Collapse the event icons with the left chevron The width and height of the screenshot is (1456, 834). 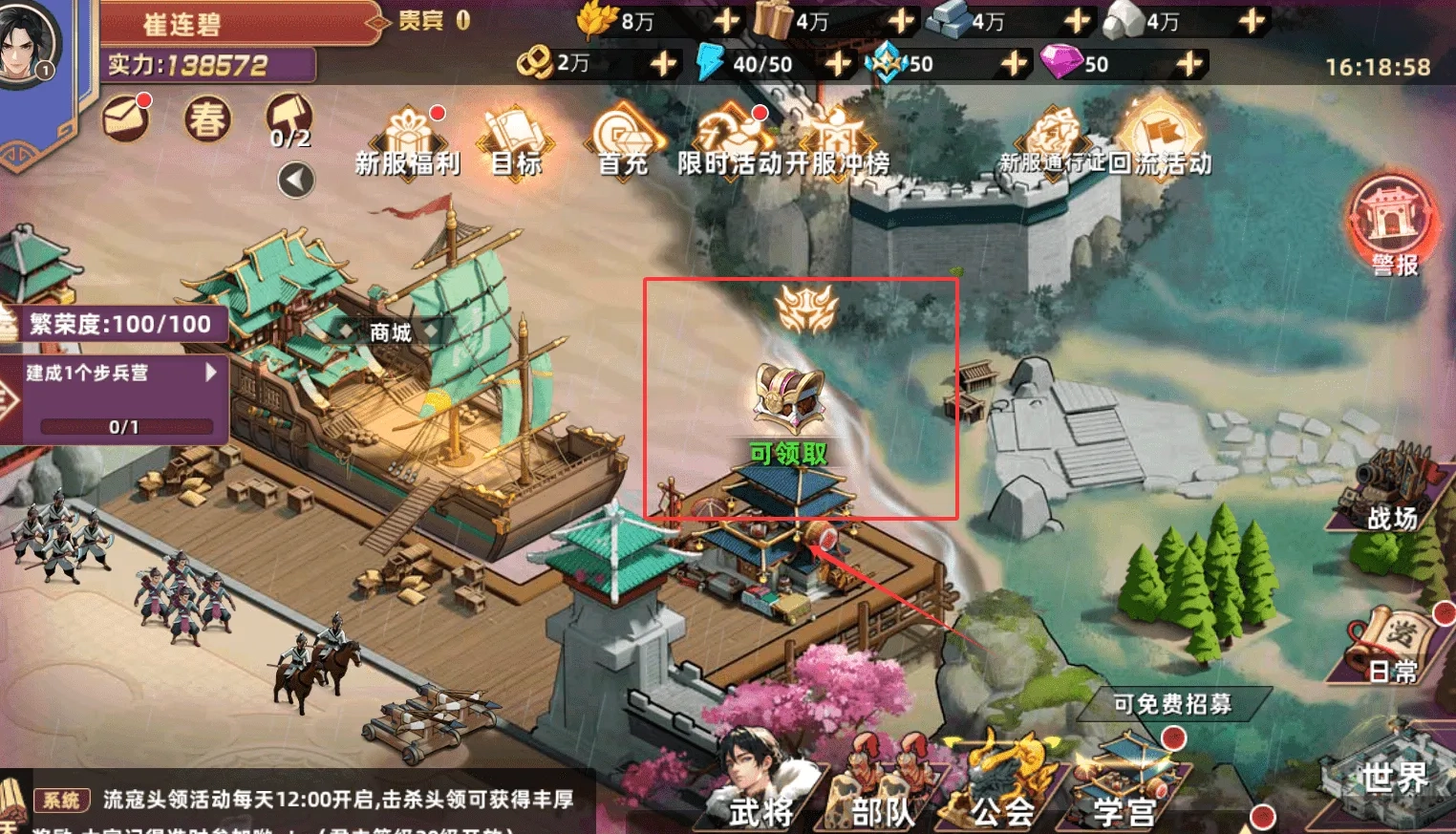click(x=295, y=178)
